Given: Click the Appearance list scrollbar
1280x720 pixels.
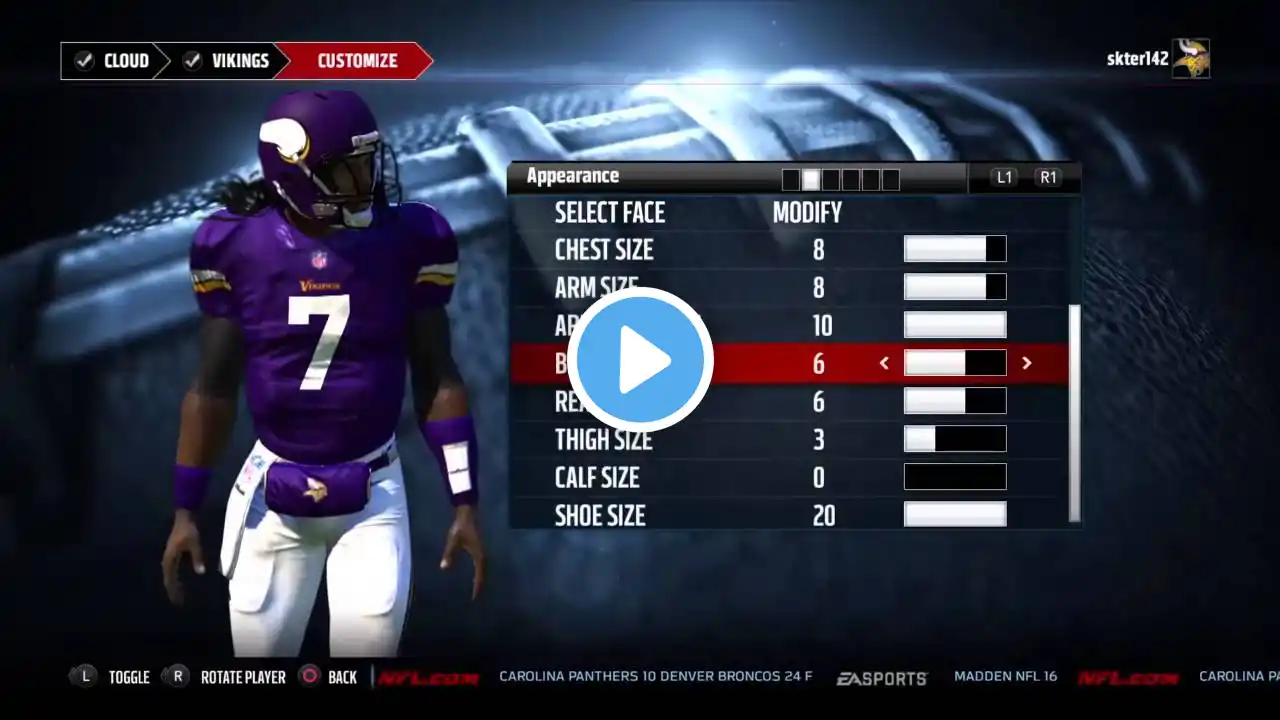Looking at the screenshot, I should pos(1075,412).
